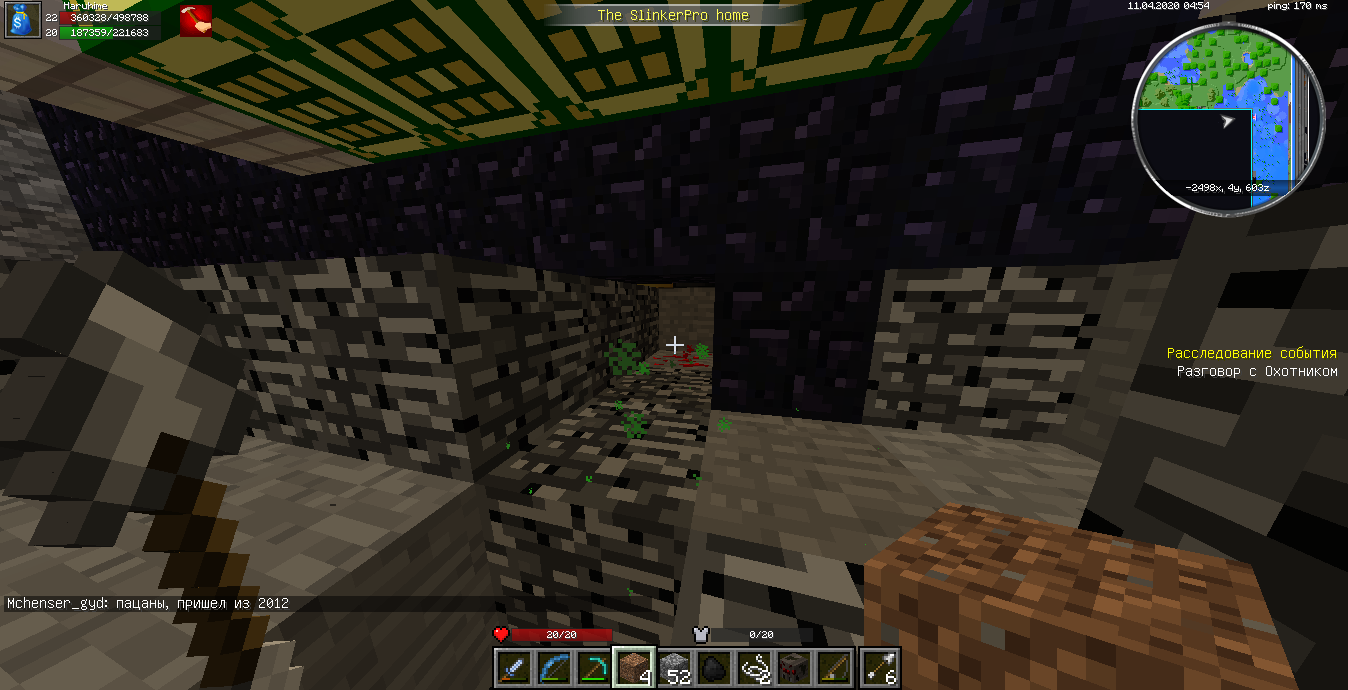
Task: Select the fishing rod hotbar slot
Action: tap(836, 667)
